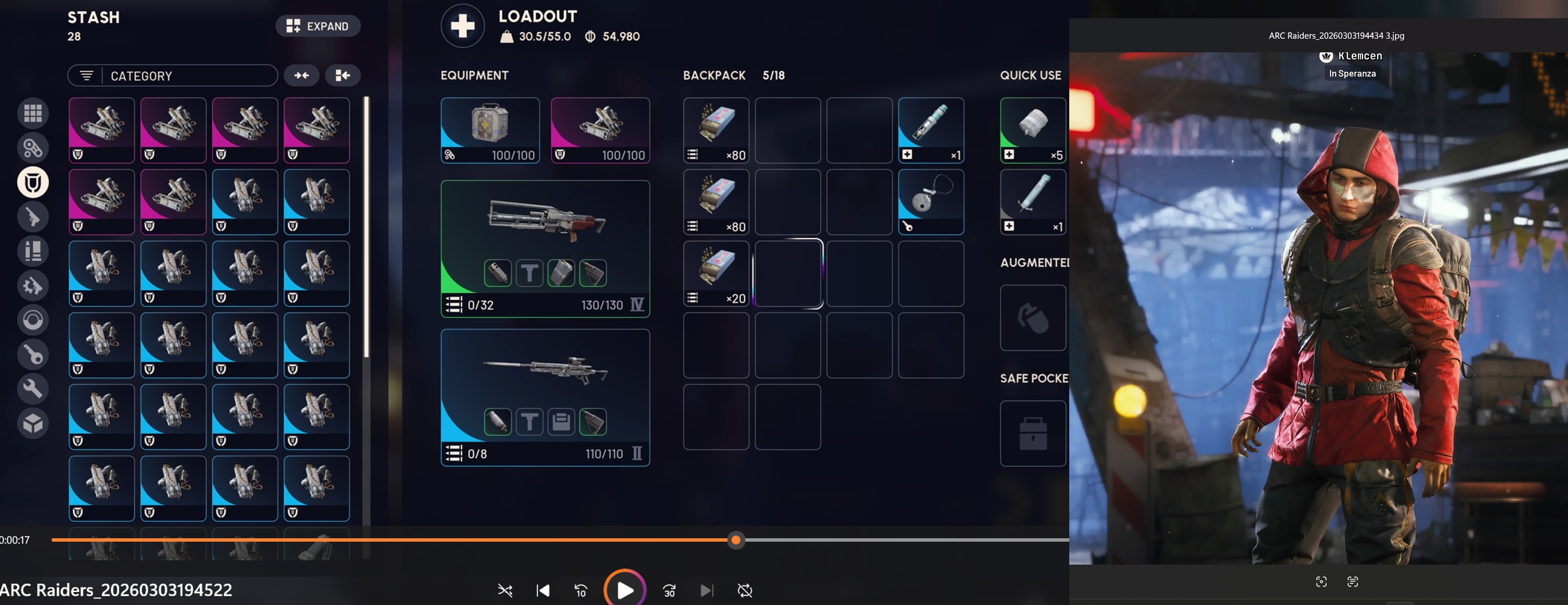The image size is (1568, 605).
Task: Choose the primary weapon with 0/32 ammo
Action: point(545,248)
